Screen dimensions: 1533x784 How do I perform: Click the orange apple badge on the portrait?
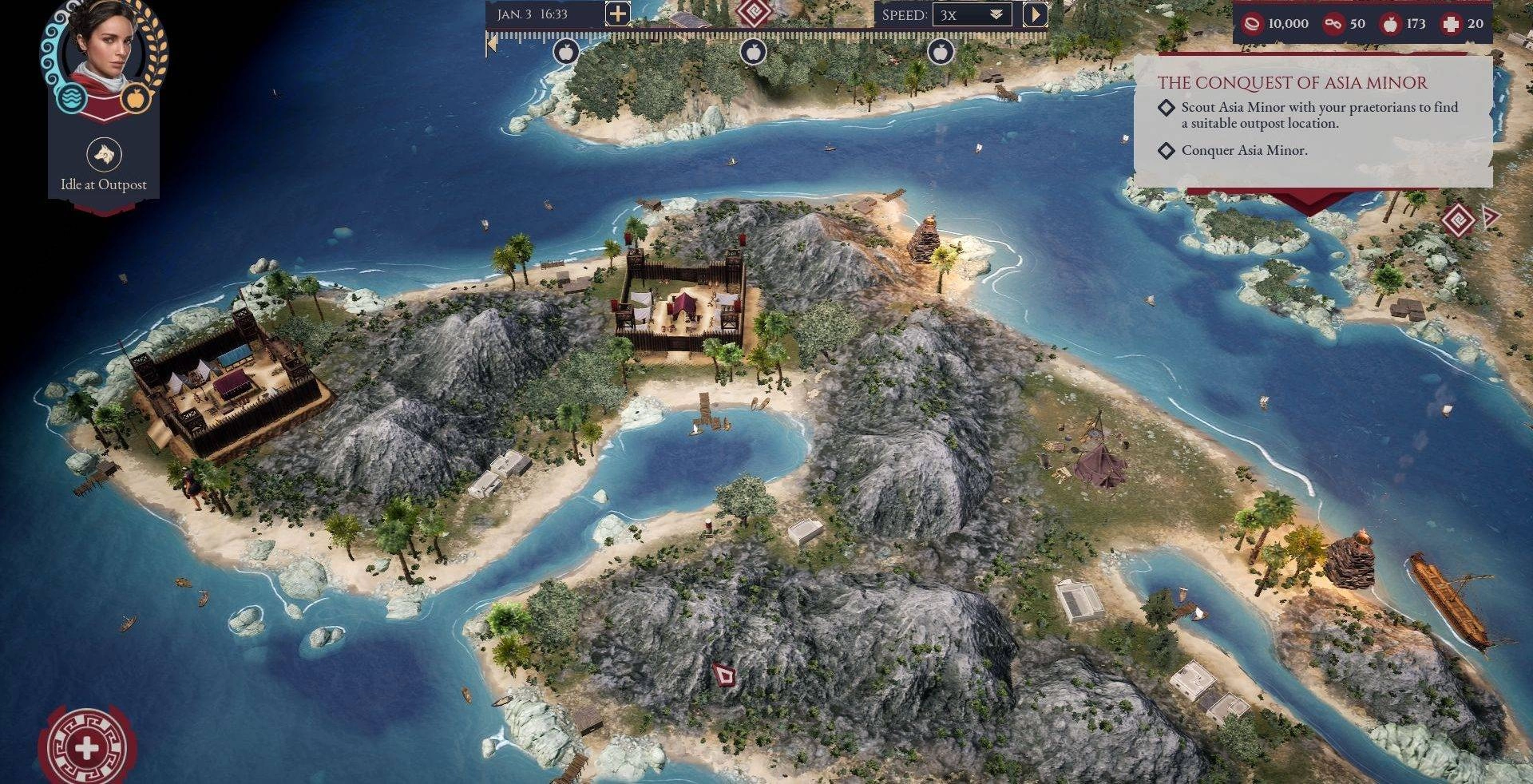(x=136, y=98)
